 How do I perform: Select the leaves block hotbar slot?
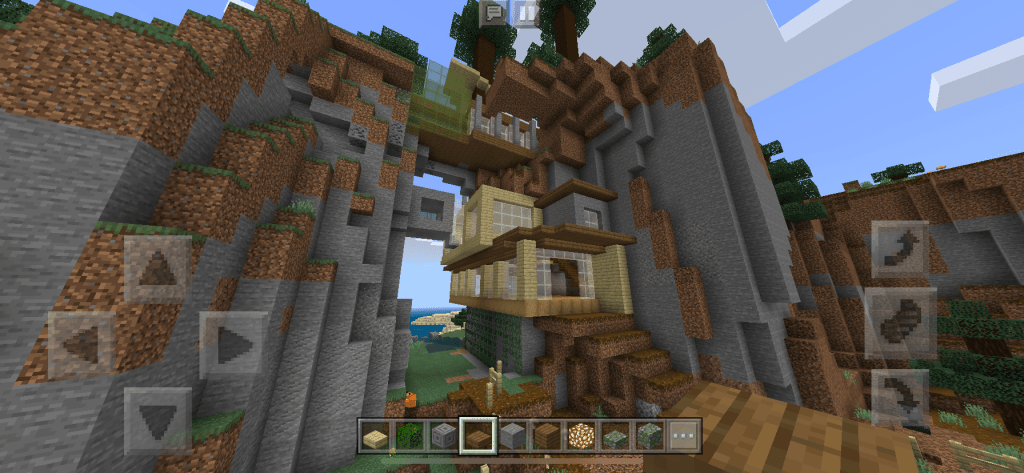point(409,436)
